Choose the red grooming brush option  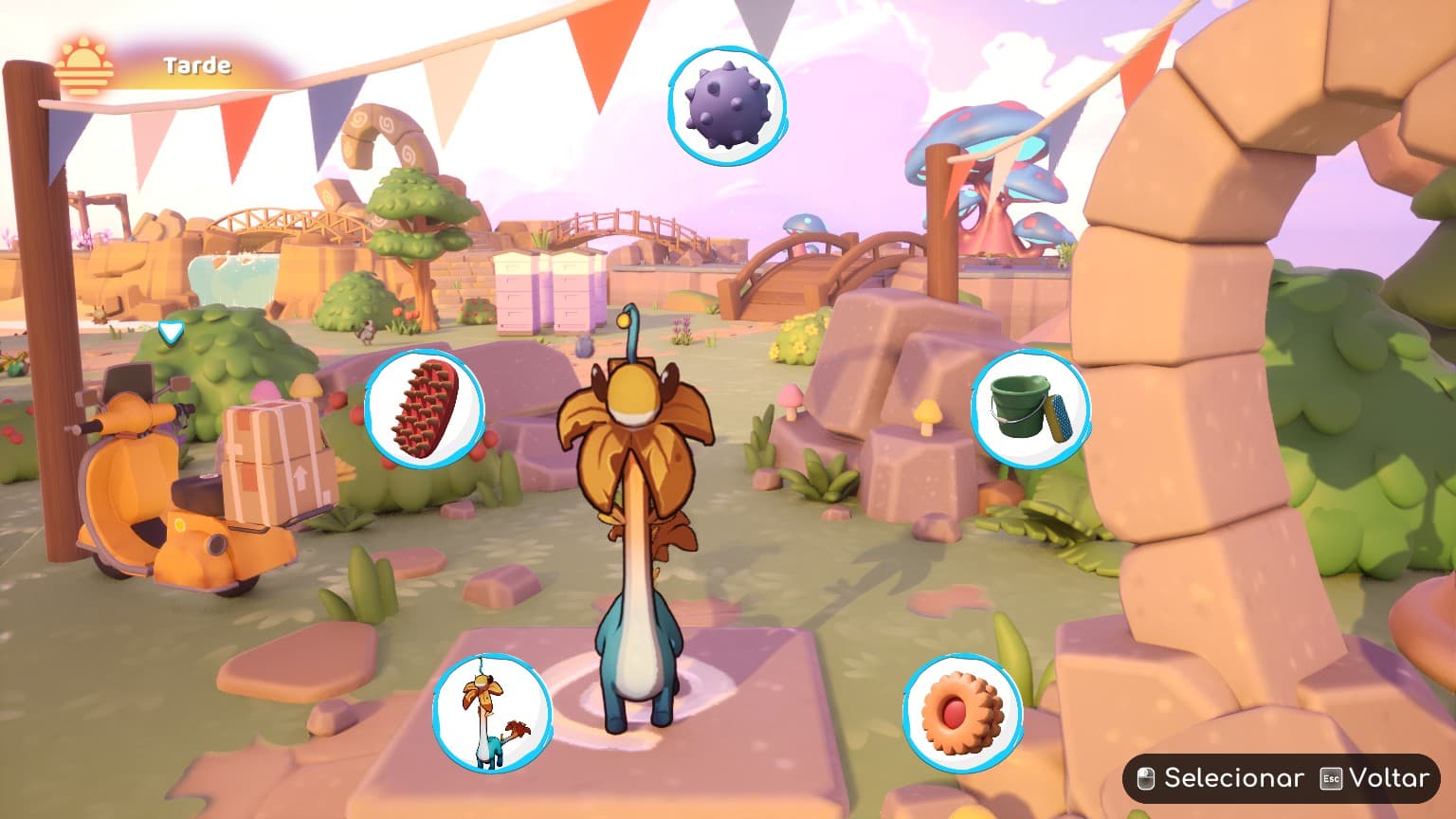[x=424, y=409]
